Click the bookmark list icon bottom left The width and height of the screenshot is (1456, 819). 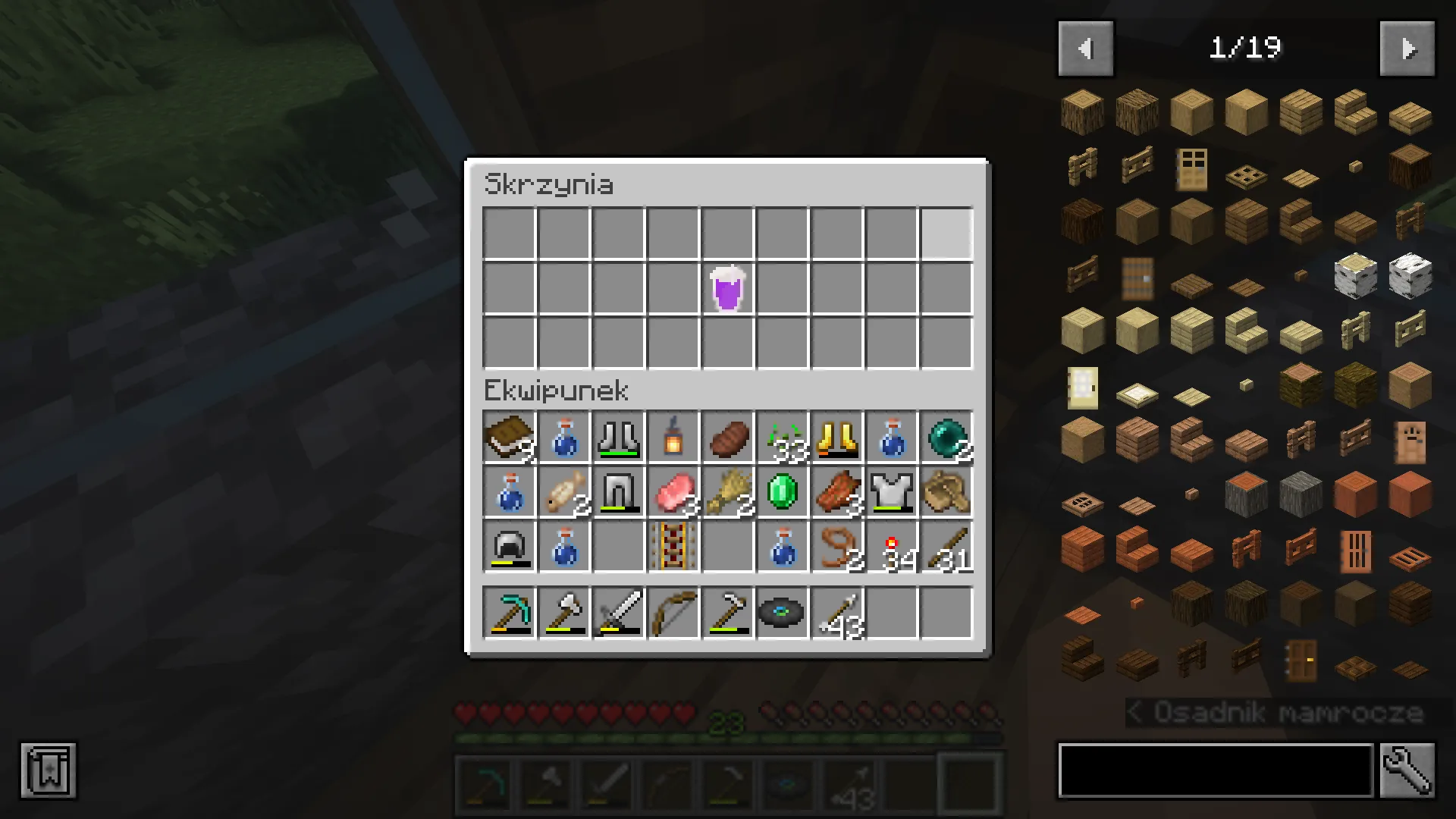pos(49,772)
